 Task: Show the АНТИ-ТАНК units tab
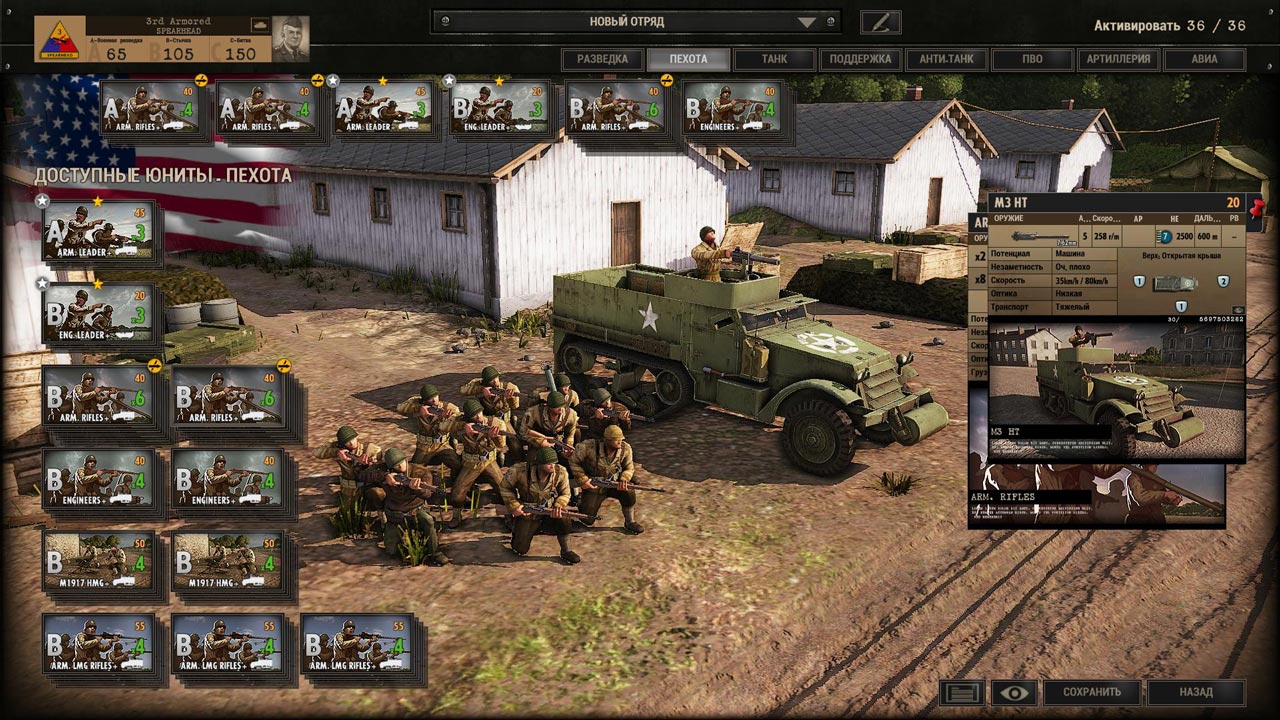click(x=946, y=59)
